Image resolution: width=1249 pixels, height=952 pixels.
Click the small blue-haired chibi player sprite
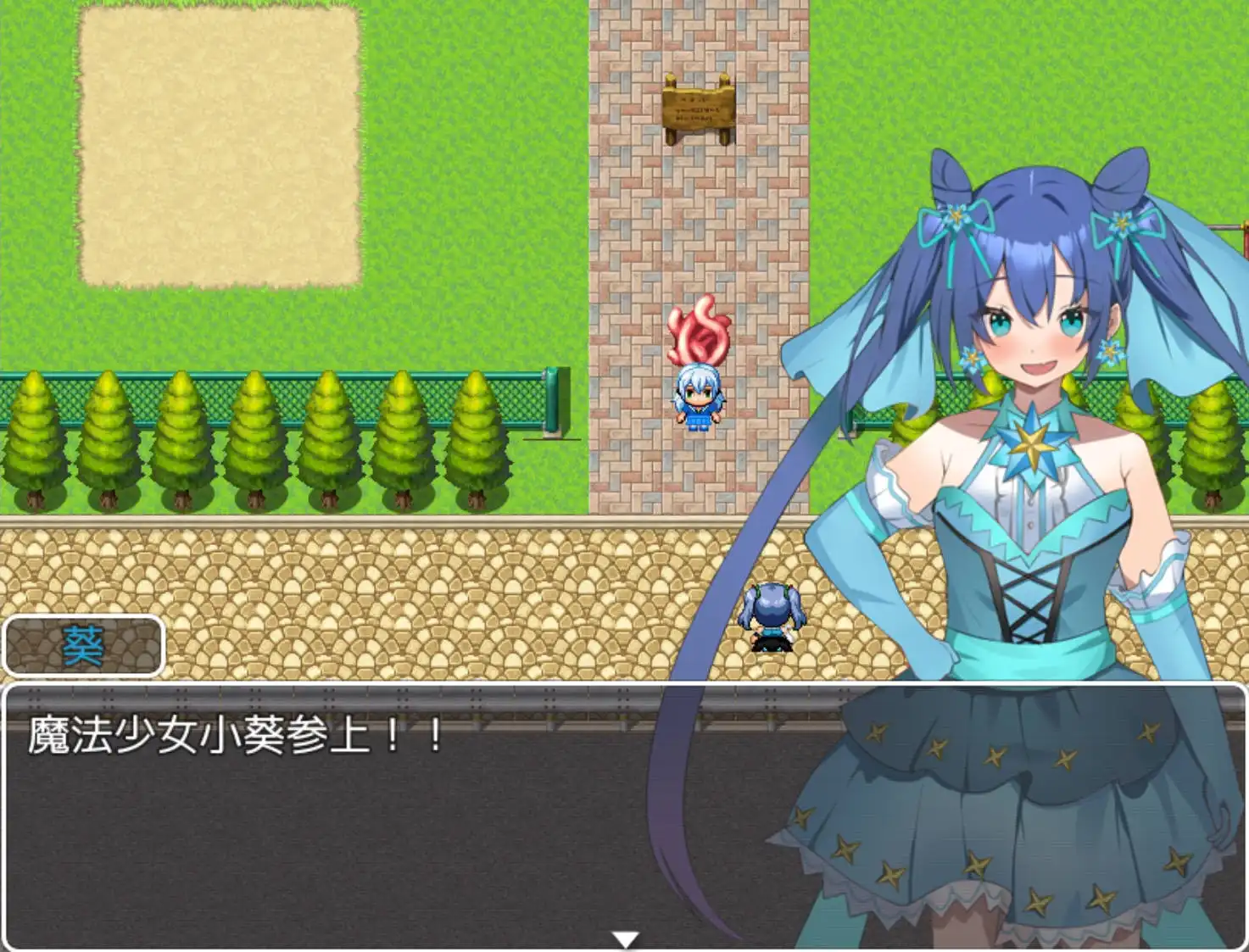coord(699,398)
